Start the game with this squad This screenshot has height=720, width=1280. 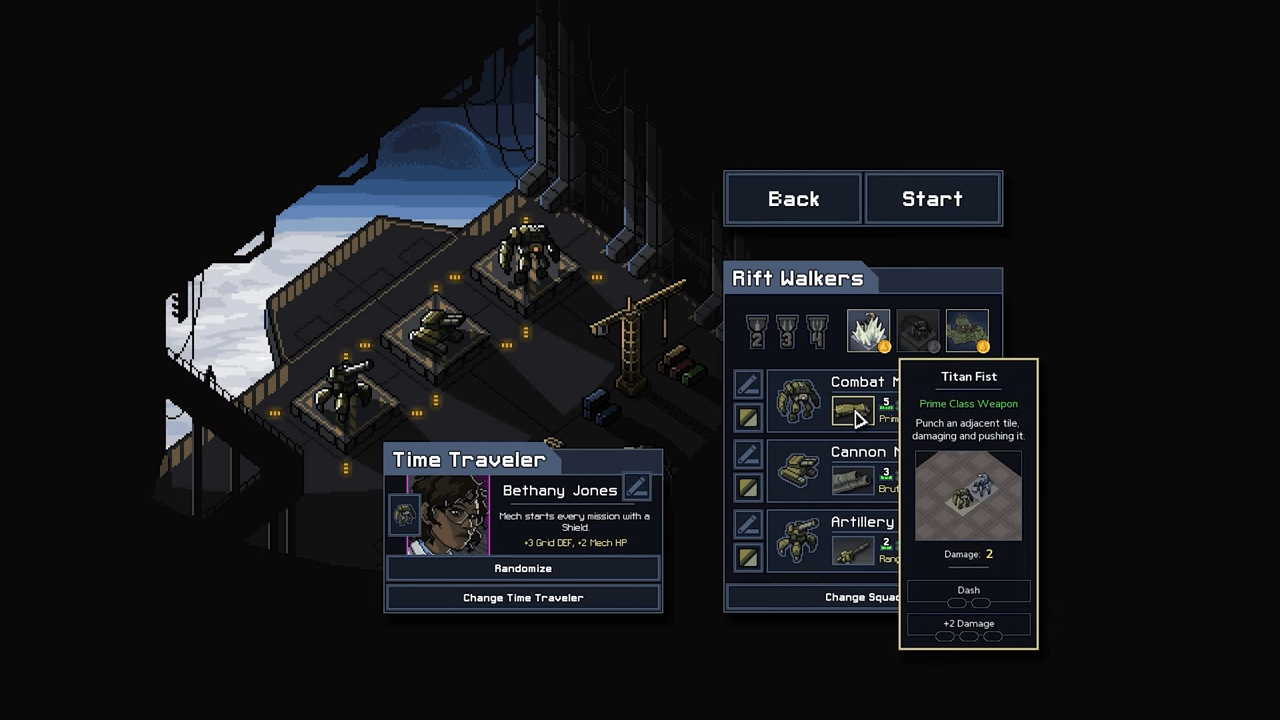point(932,199)
